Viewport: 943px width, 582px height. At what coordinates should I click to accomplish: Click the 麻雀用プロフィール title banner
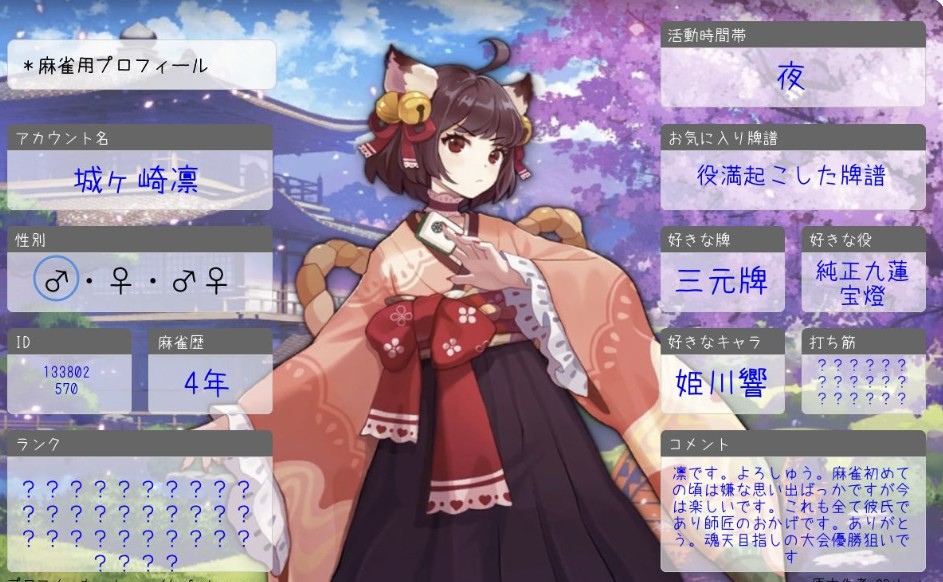coord(140,66)
